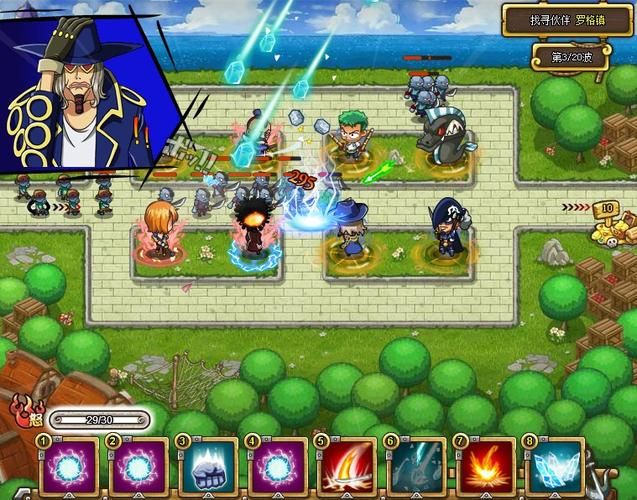The image size is (637, 500).
Task: Trigger the icy fist skill in slot 3
Action: tap(208, 467)
